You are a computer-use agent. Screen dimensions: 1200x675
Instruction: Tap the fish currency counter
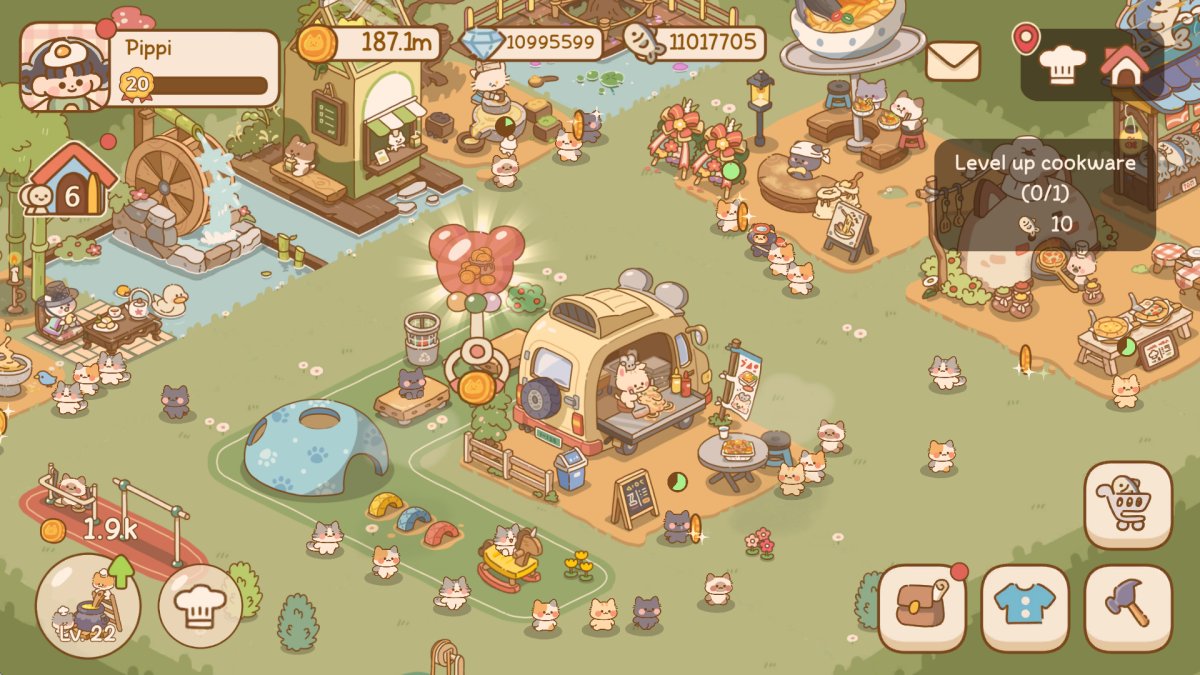[695, 43]
